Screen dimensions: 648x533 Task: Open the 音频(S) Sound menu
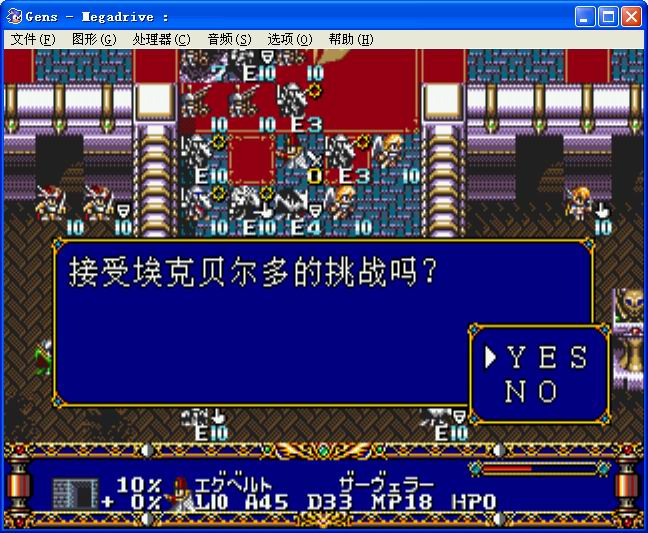point(229,39)
